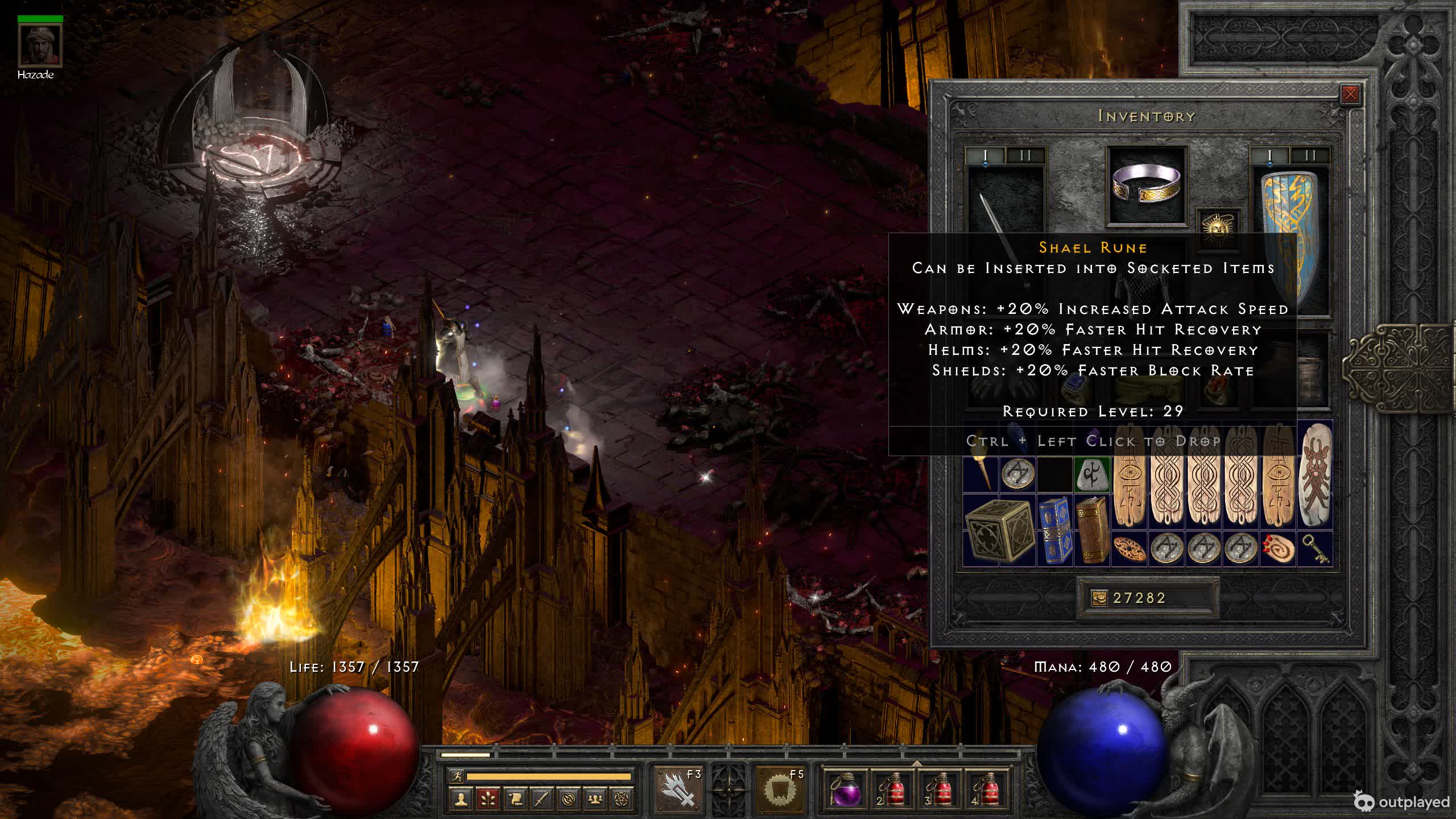Click the gold coins button beside 27282
Screen dimensions: 1456x819
coord(1099,598)
